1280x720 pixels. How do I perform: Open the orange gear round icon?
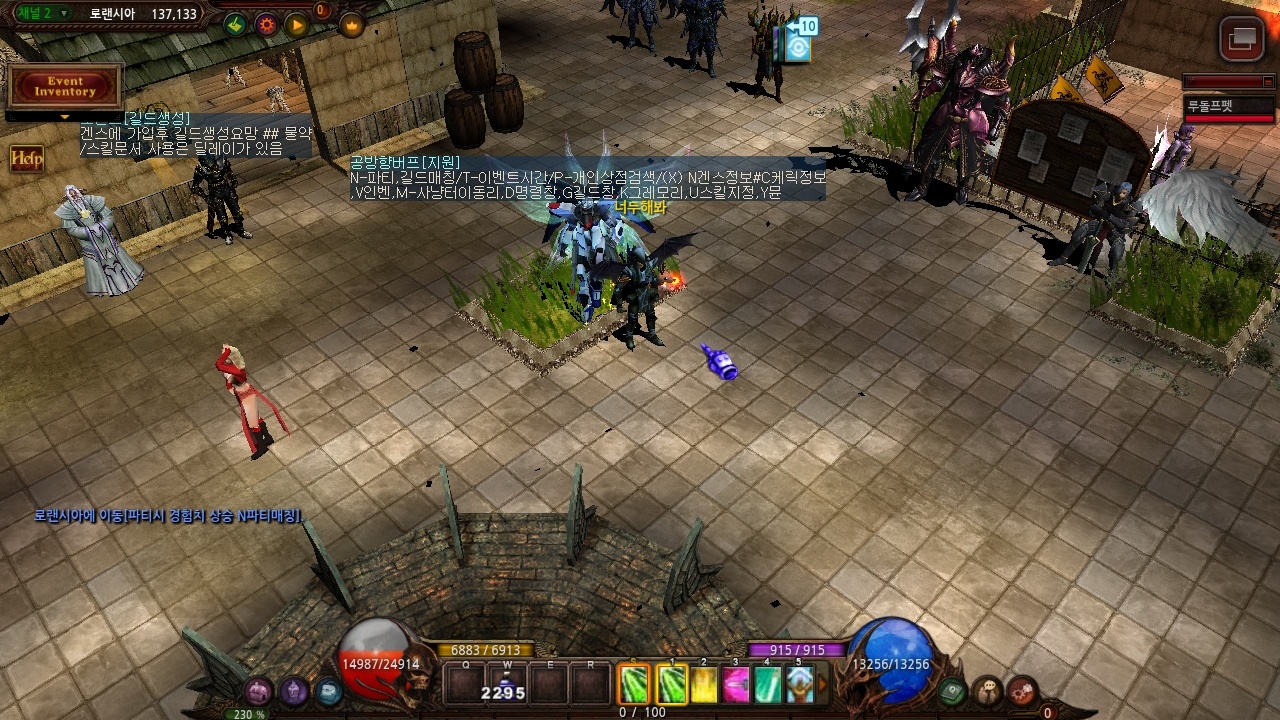coord(266,24)
